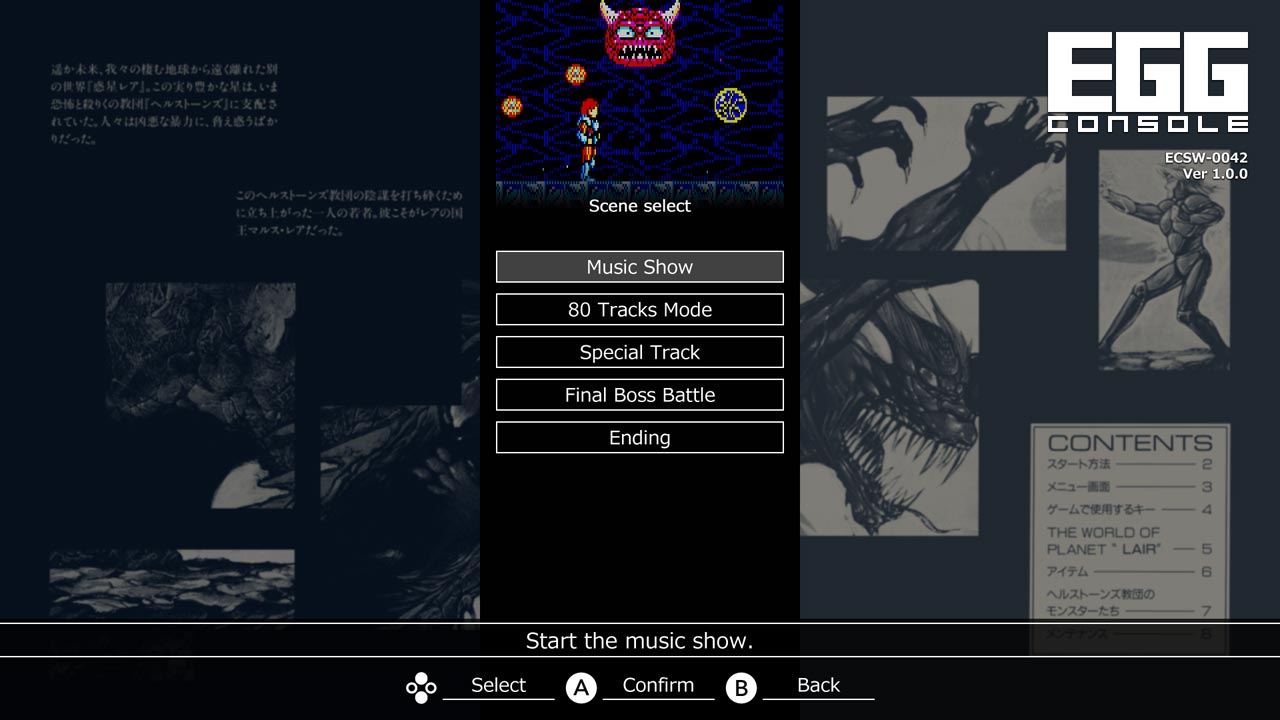1280x720 pixels.
Task: Click the orange fireball sprite in preview
Action: tap(578, 72)
